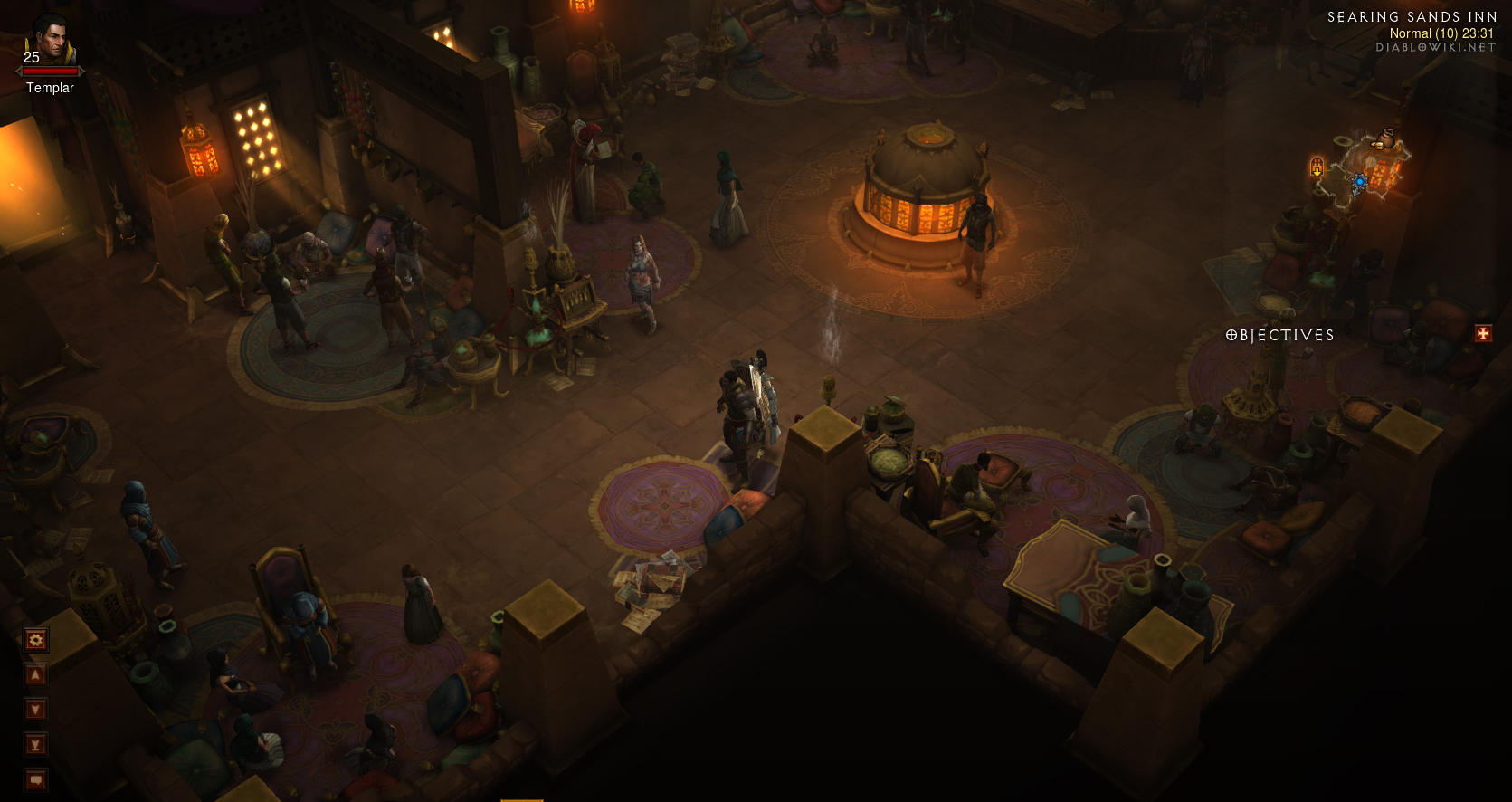
Task: Select the blue player marker on minimap
Action: pyautogui.click(x=1359, y=182)
